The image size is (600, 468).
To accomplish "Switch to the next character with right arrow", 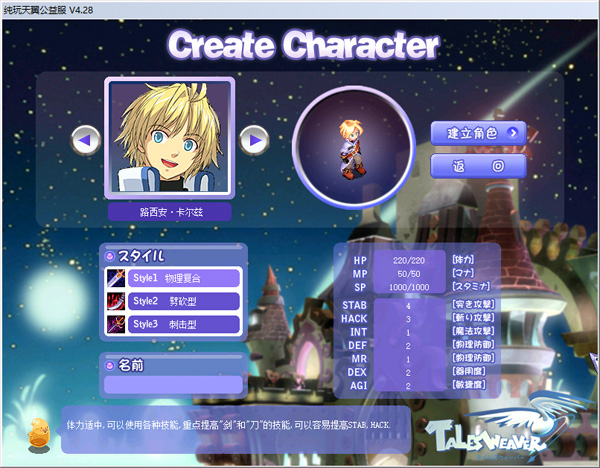I will (256, 140).
